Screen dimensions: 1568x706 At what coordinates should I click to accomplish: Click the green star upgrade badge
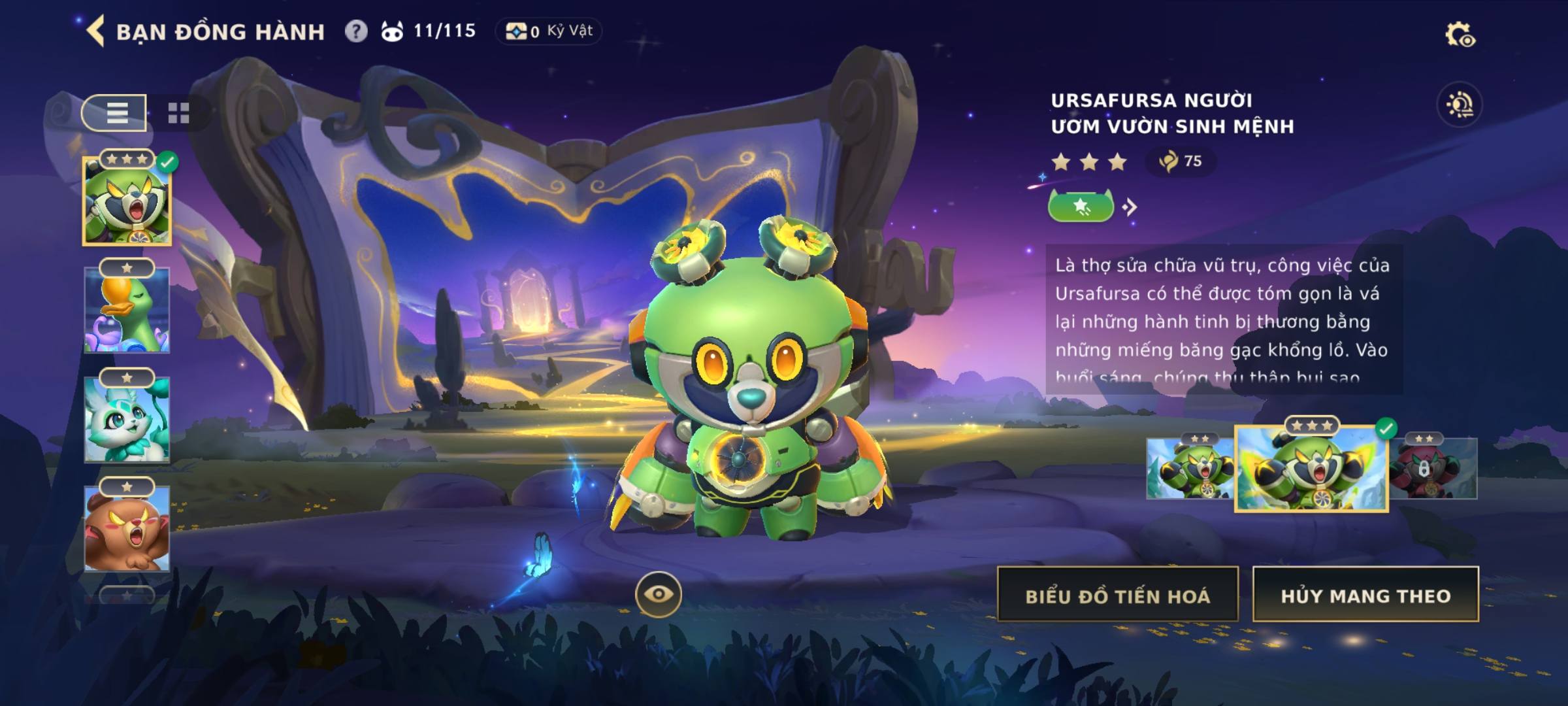1081,207
